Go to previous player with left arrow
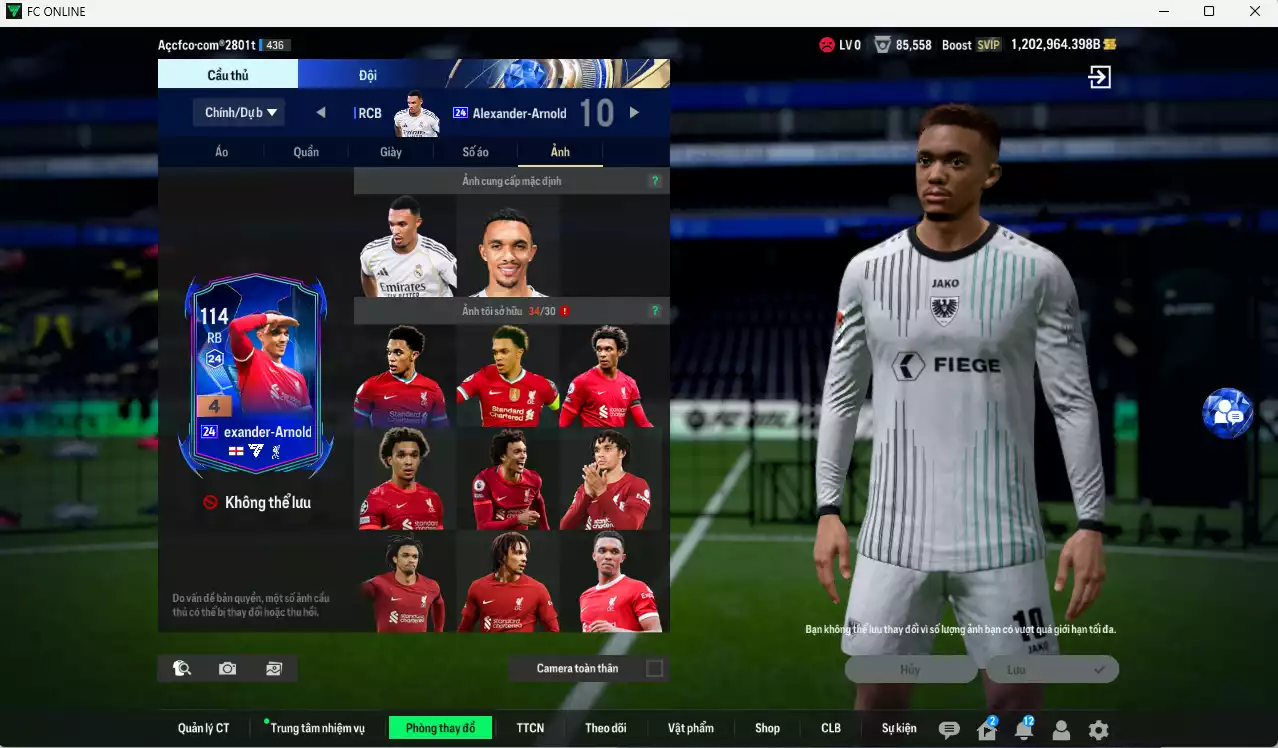The width and height of the screenshot is (1278, 748). (321, 113)
